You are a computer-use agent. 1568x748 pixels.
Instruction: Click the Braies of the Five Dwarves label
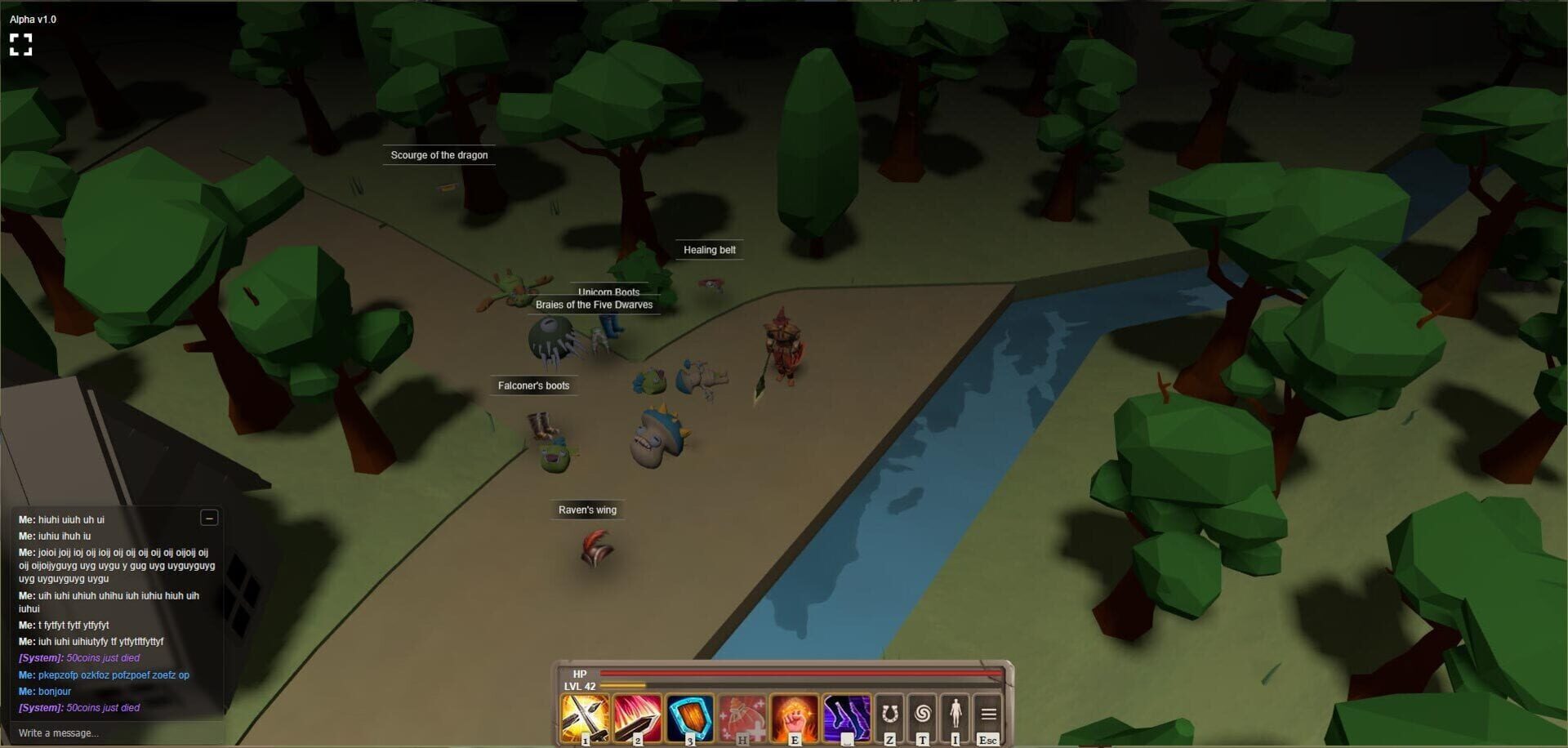[594, 305]
